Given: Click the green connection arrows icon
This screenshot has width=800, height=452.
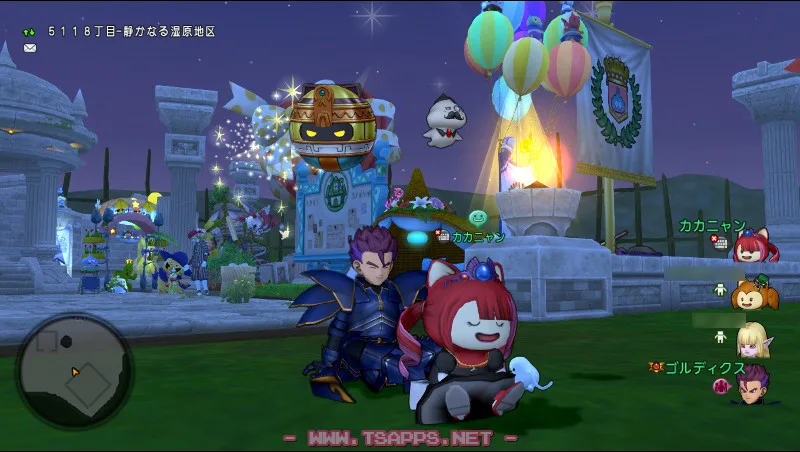Looking at the screenshot, I should tap(30, 32).
